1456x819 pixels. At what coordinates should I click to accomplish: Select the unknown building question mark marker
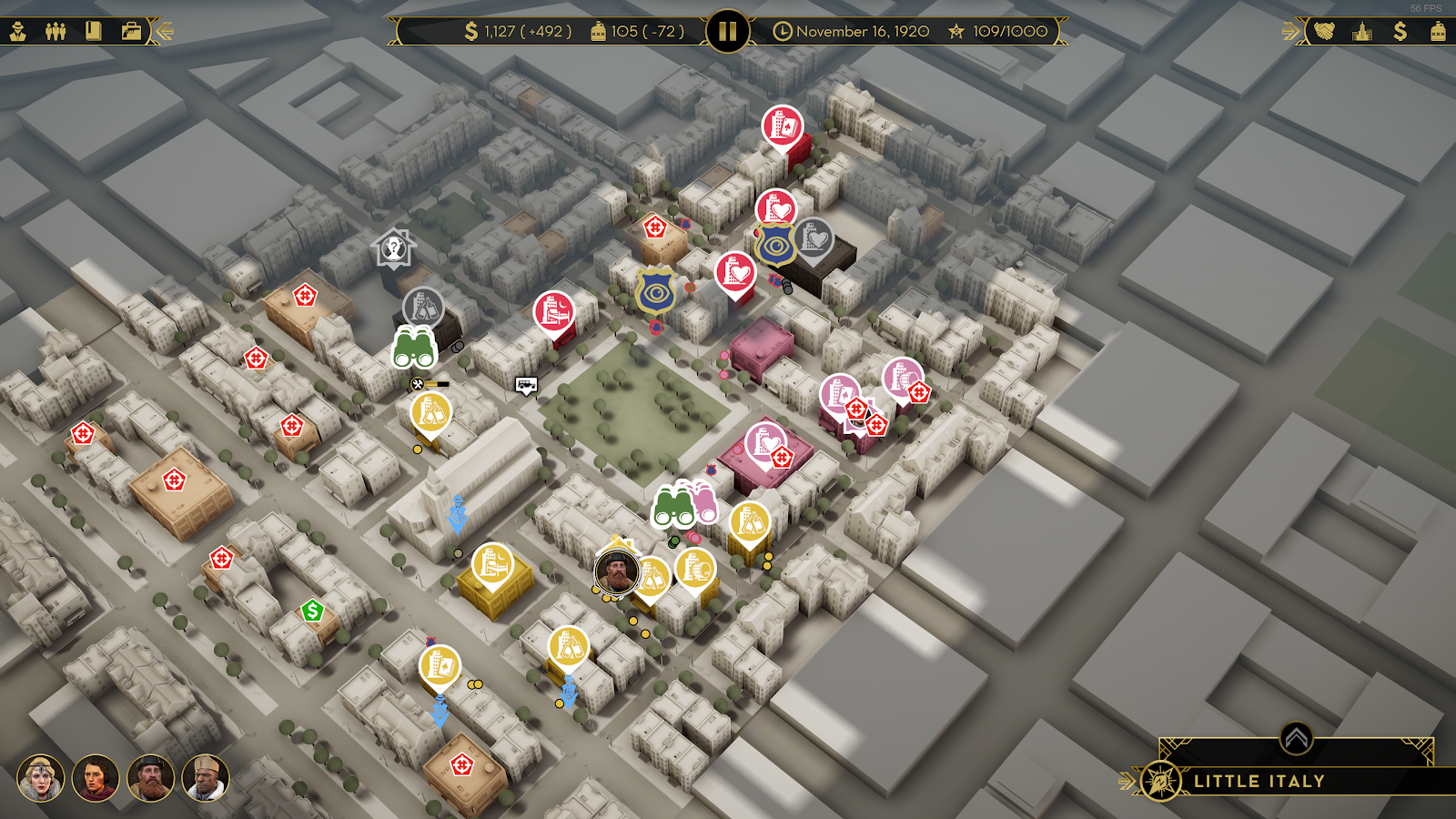click(x=393, y=248)
